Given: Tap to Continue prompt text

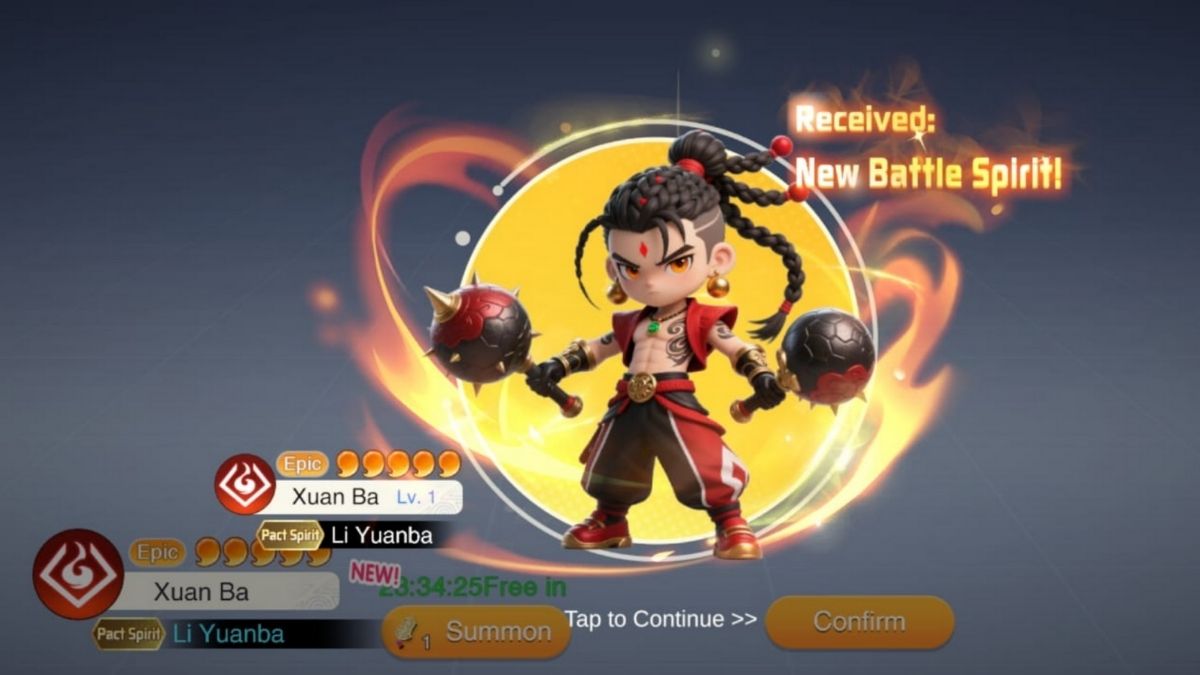Looking at the screenshot, I should click(660, 619).
